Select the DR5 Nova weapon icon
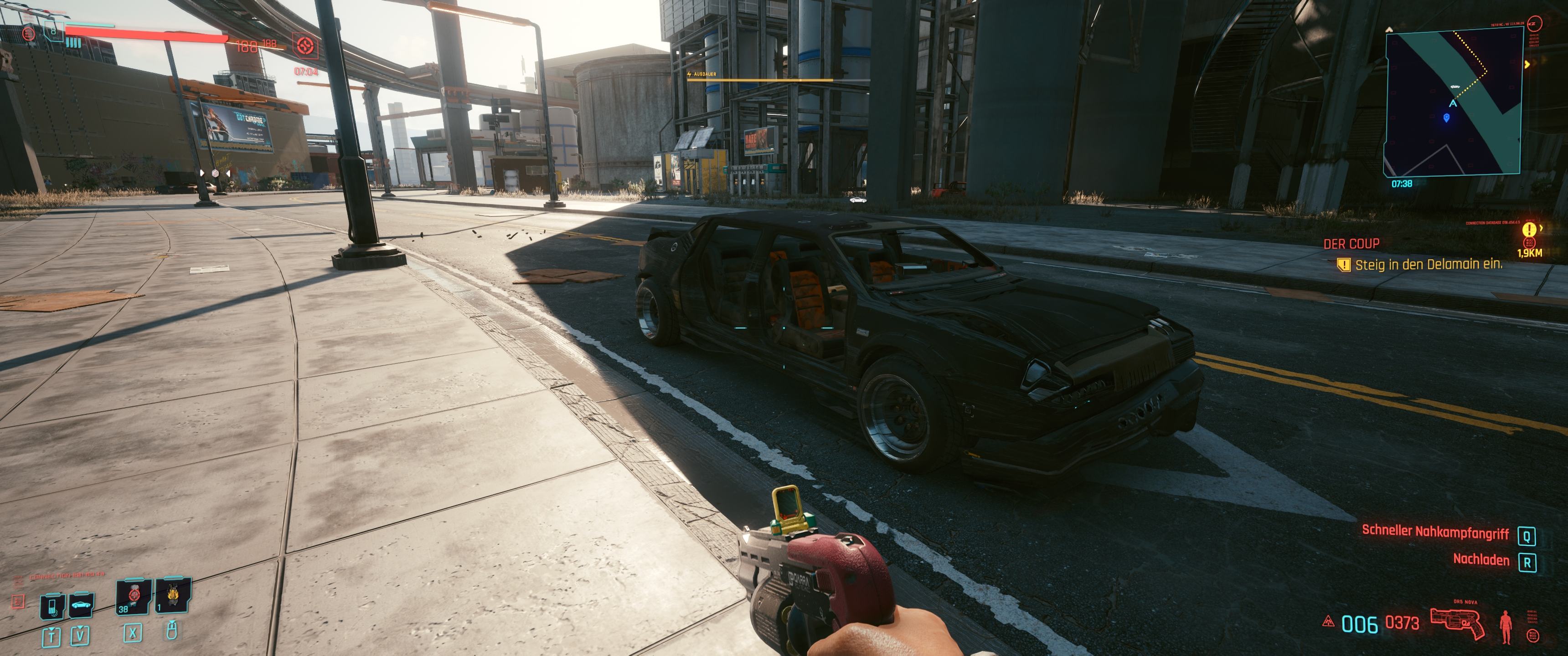This screenshot has width=1568, height=656. click(x=1457, y=623)
